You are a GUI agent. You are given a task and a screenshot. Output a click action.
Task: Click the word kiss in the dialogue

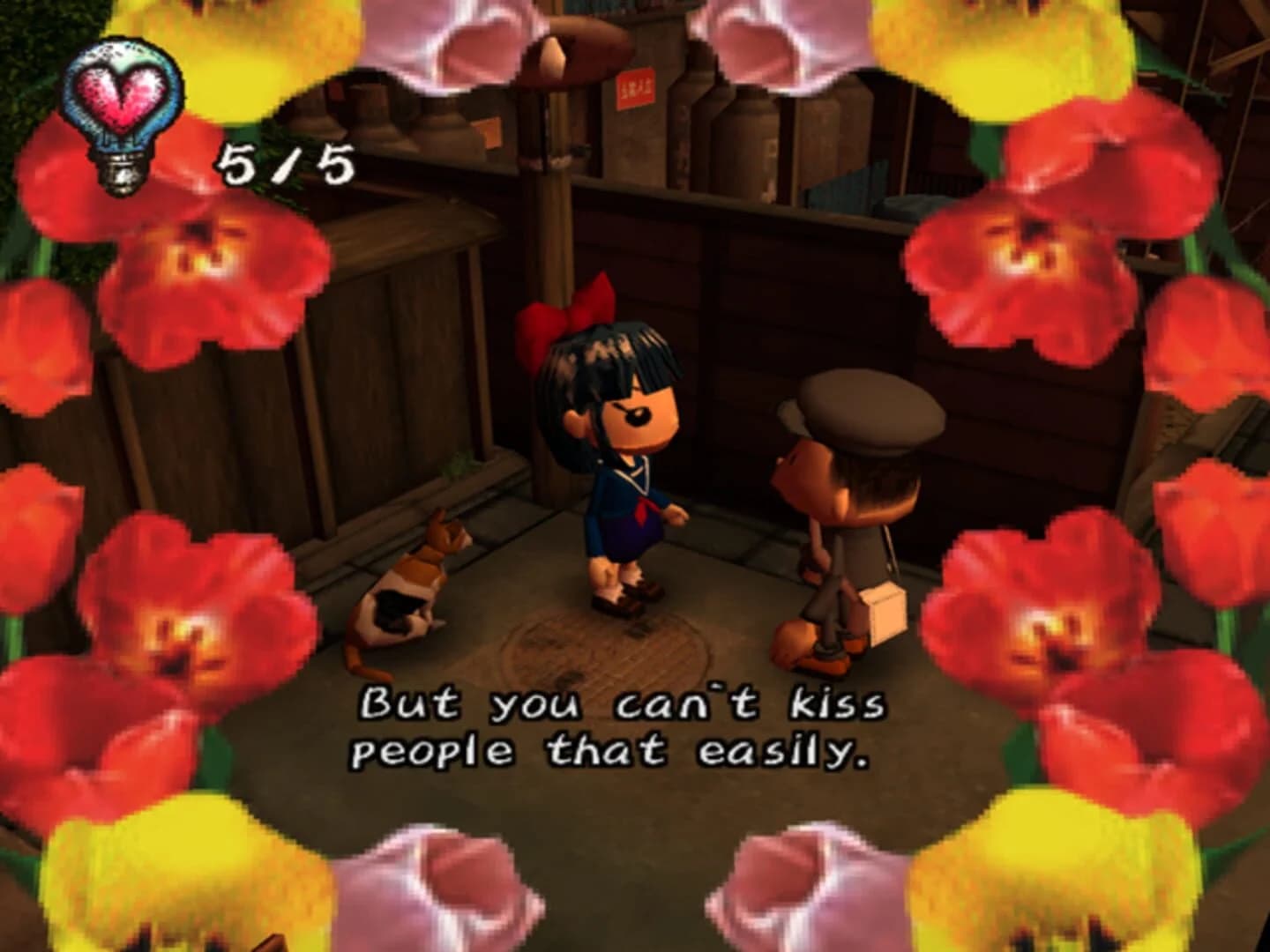point(838,703)
